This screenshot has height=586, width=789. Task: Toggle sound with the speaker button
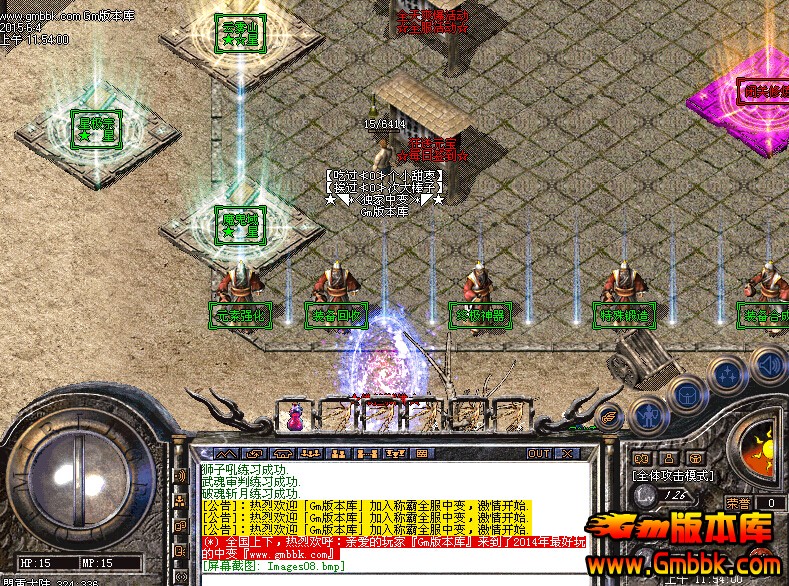point(767,361)
